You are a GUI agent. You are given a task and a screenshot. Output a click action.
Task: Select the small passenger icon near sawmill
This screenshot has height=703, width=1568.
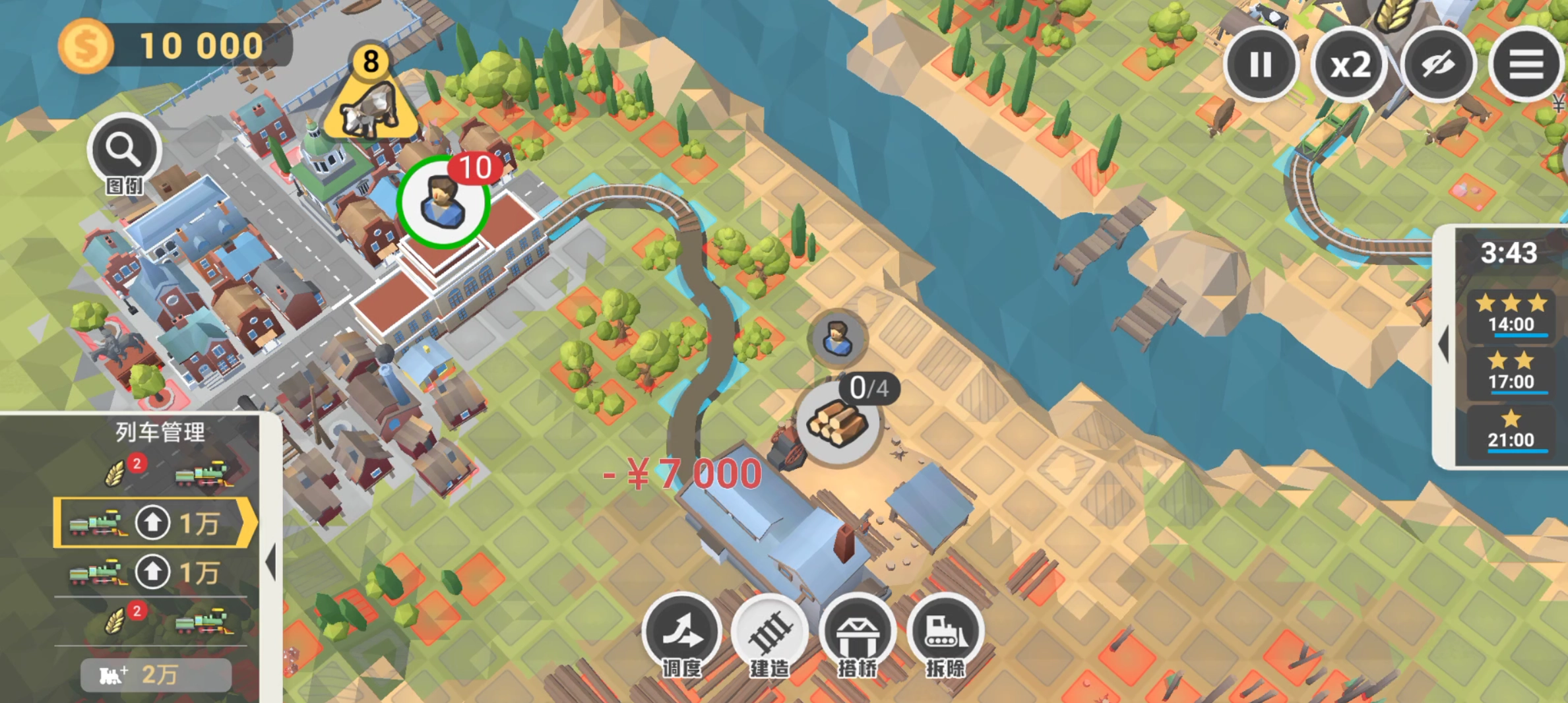click(837, 339)
